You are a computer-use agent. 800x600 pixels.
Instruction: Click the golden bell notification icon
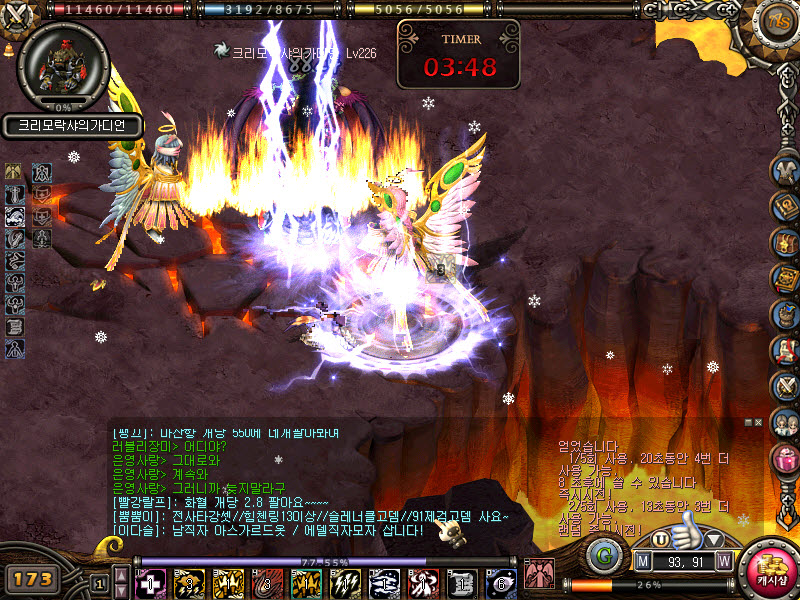tap(9, 48)
